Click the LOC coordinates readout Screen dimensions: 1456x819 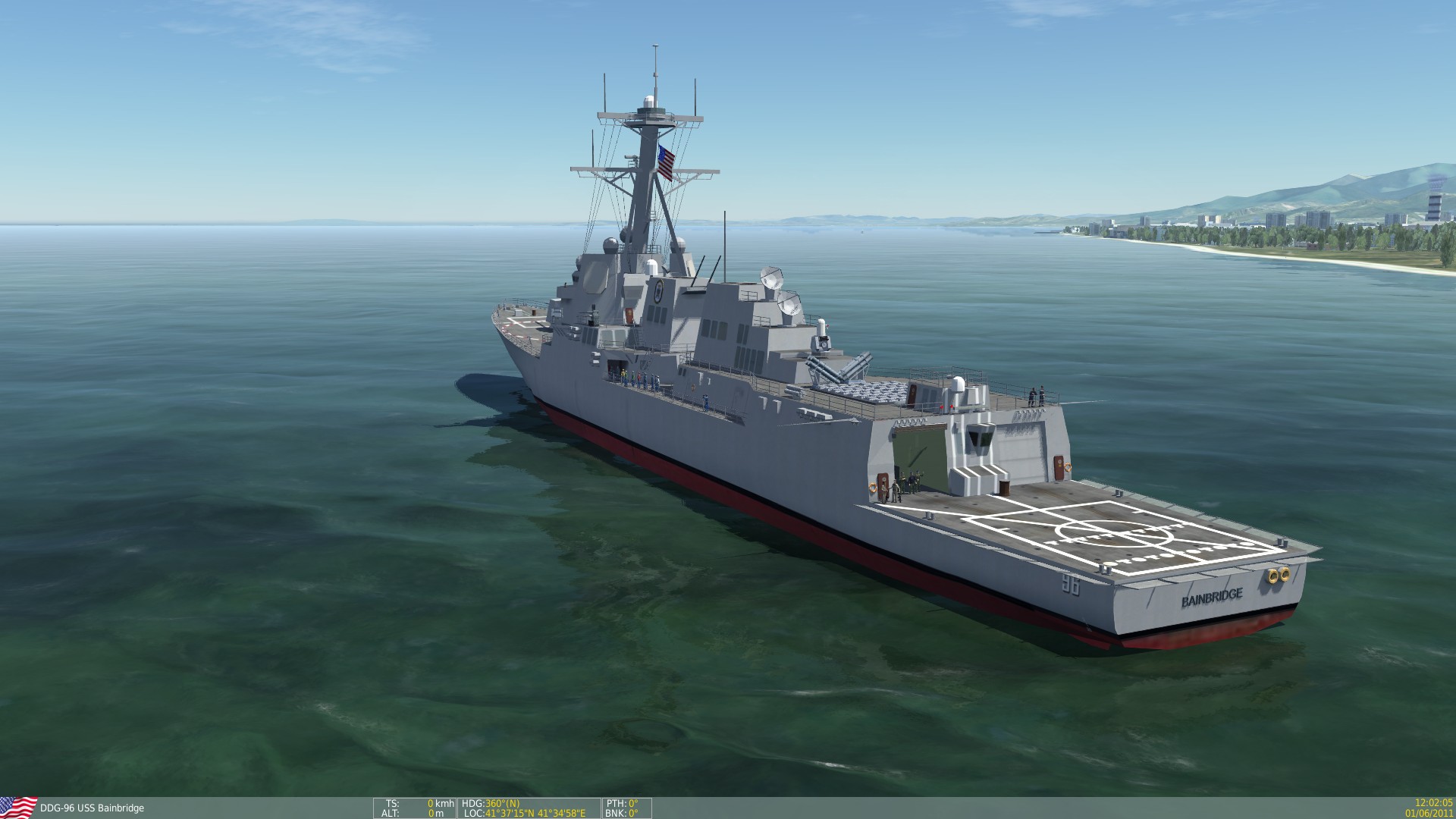[531, 812]
